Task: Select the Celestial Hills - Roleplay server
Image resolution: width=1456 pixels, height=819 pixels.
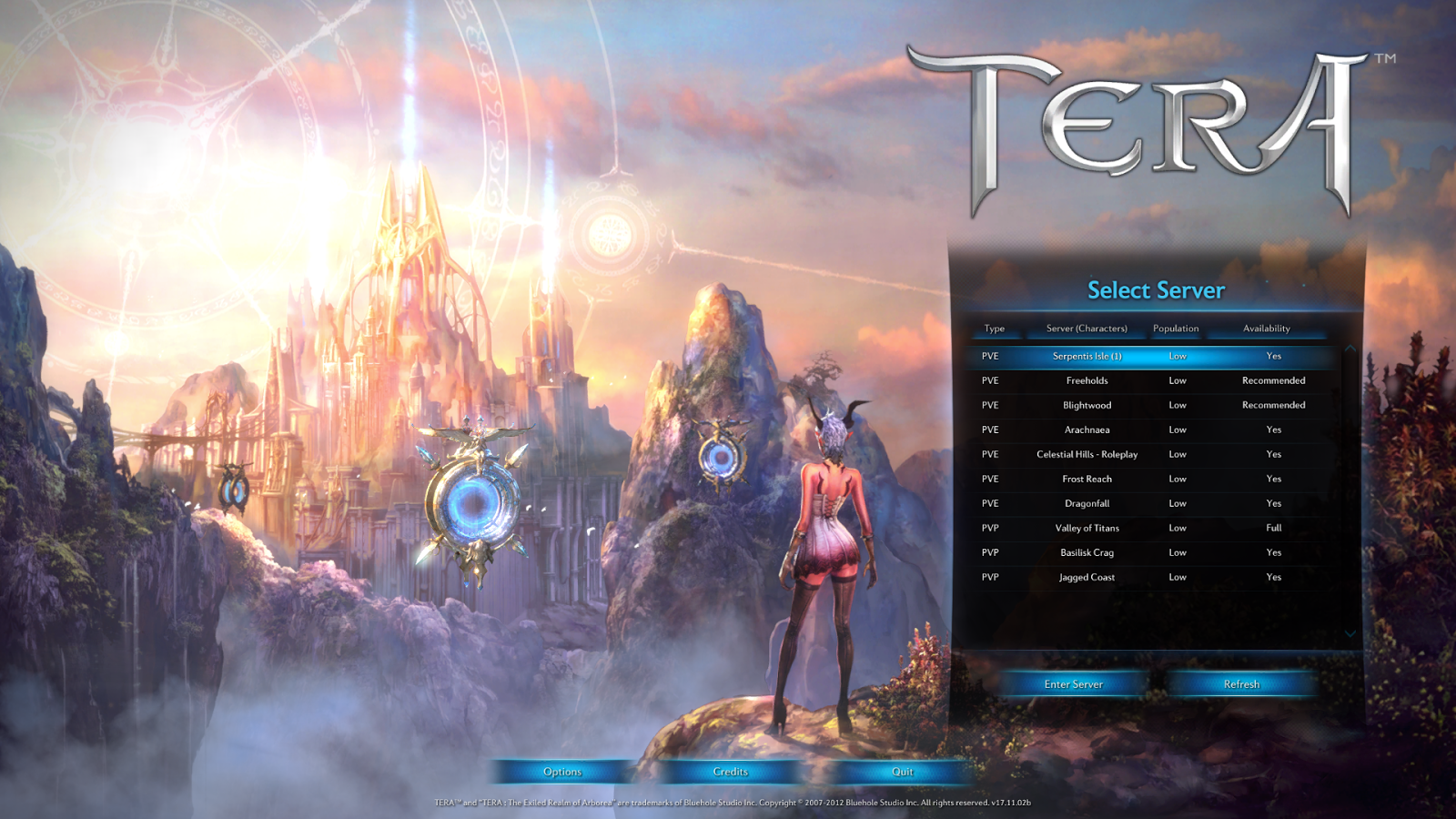Action: [1086, 454]
